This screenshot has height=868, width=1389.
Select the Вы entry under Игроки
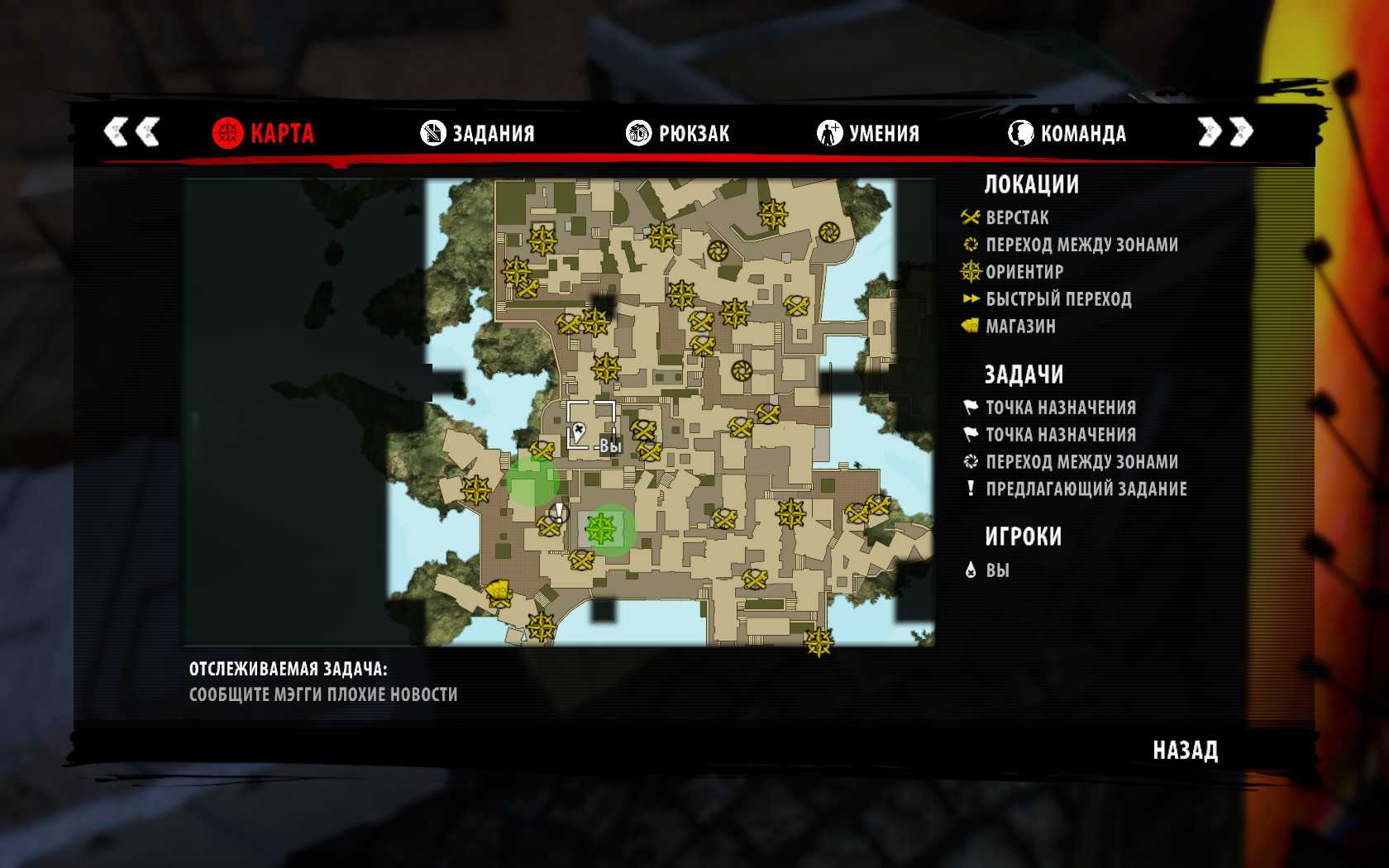point(997,570)
